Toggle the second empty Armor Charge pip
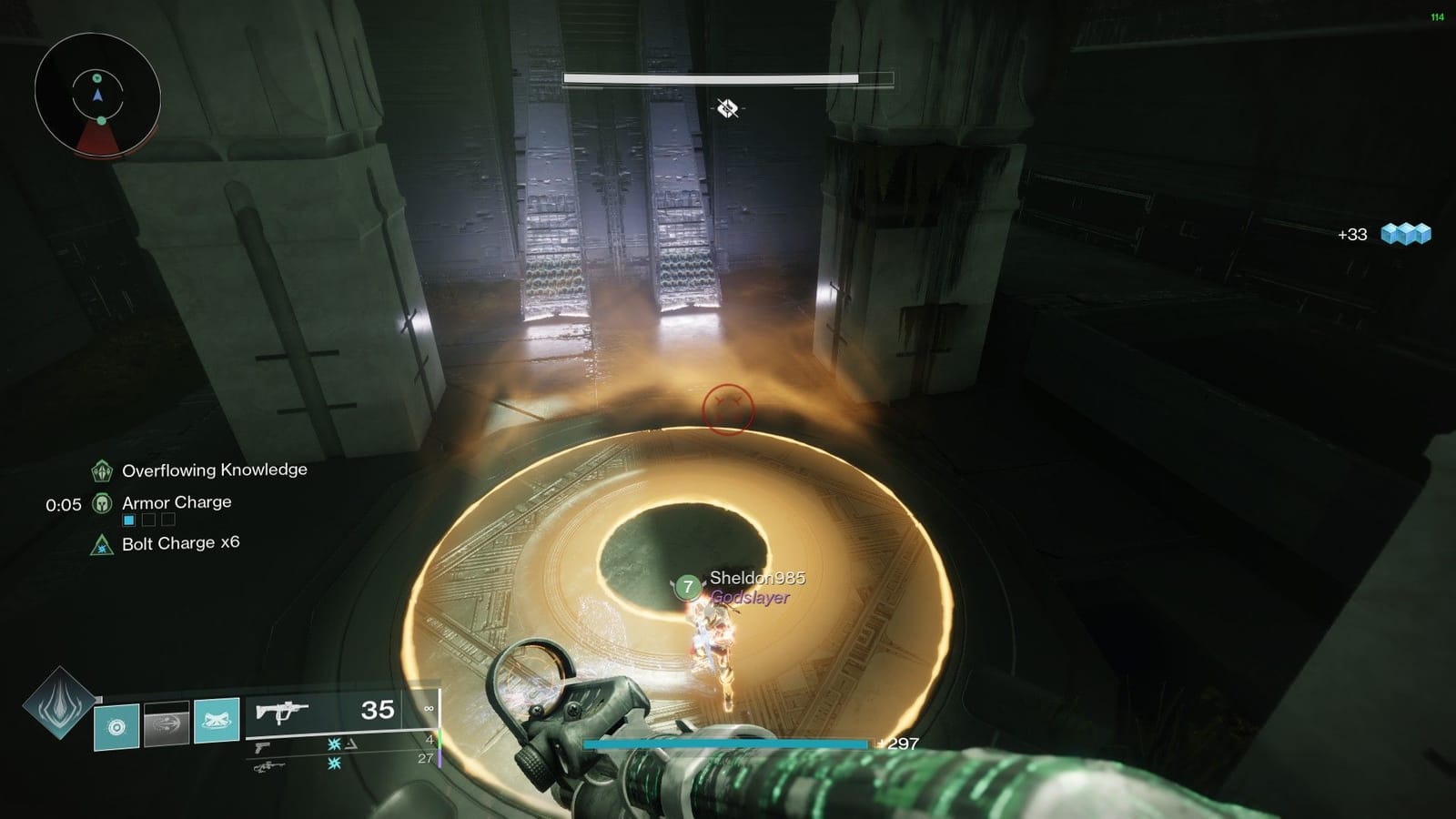This screenshot has width=1456, height=819. tap(147, 519)
